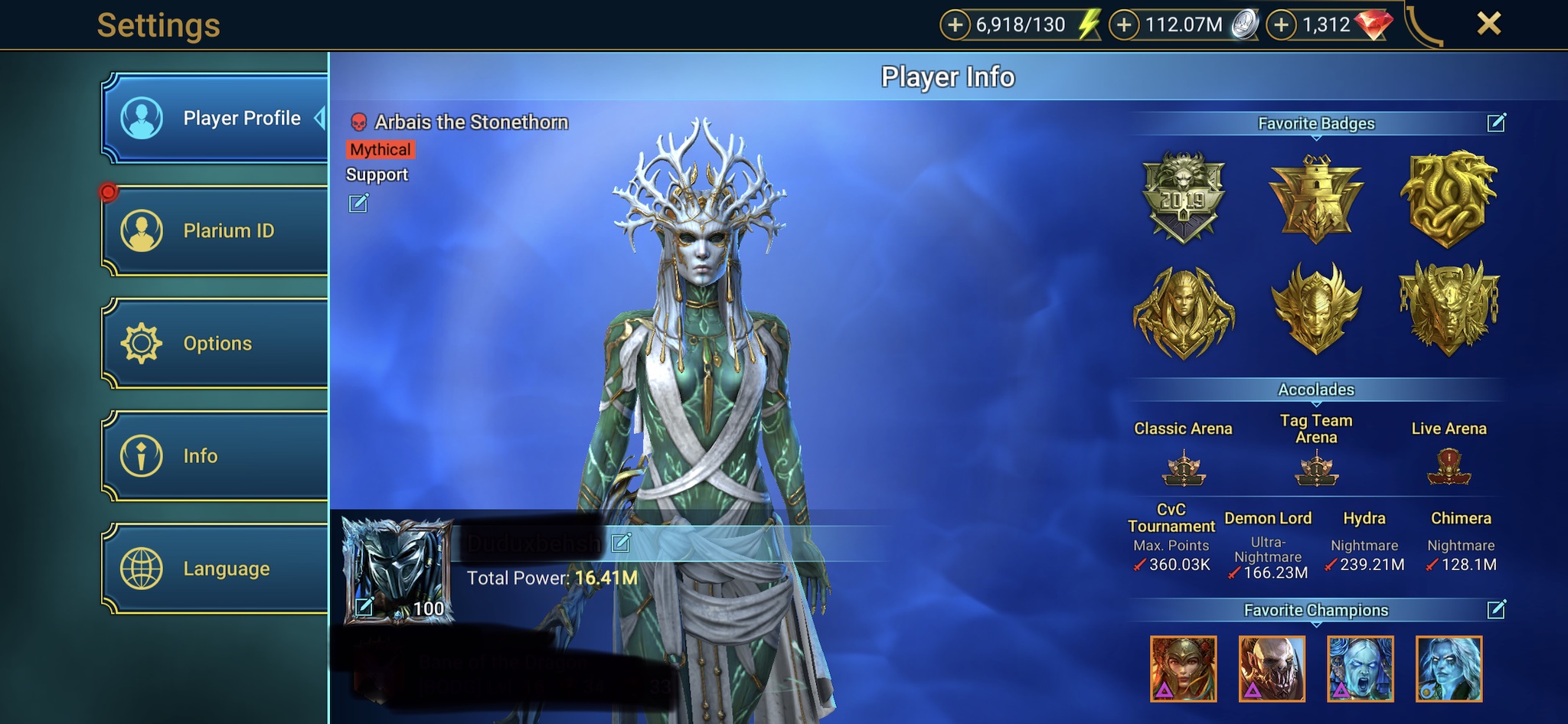1568x724 pixels.
Task: Switch to the Plarium ID tab
Action: coord(216,230)
